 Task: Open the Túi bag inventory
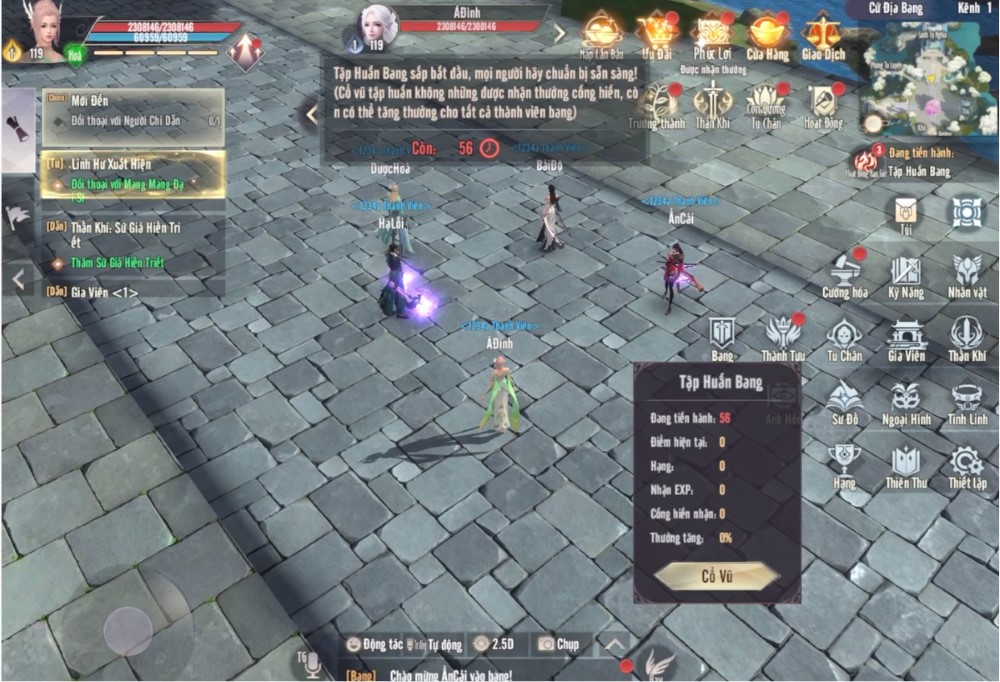906,213
